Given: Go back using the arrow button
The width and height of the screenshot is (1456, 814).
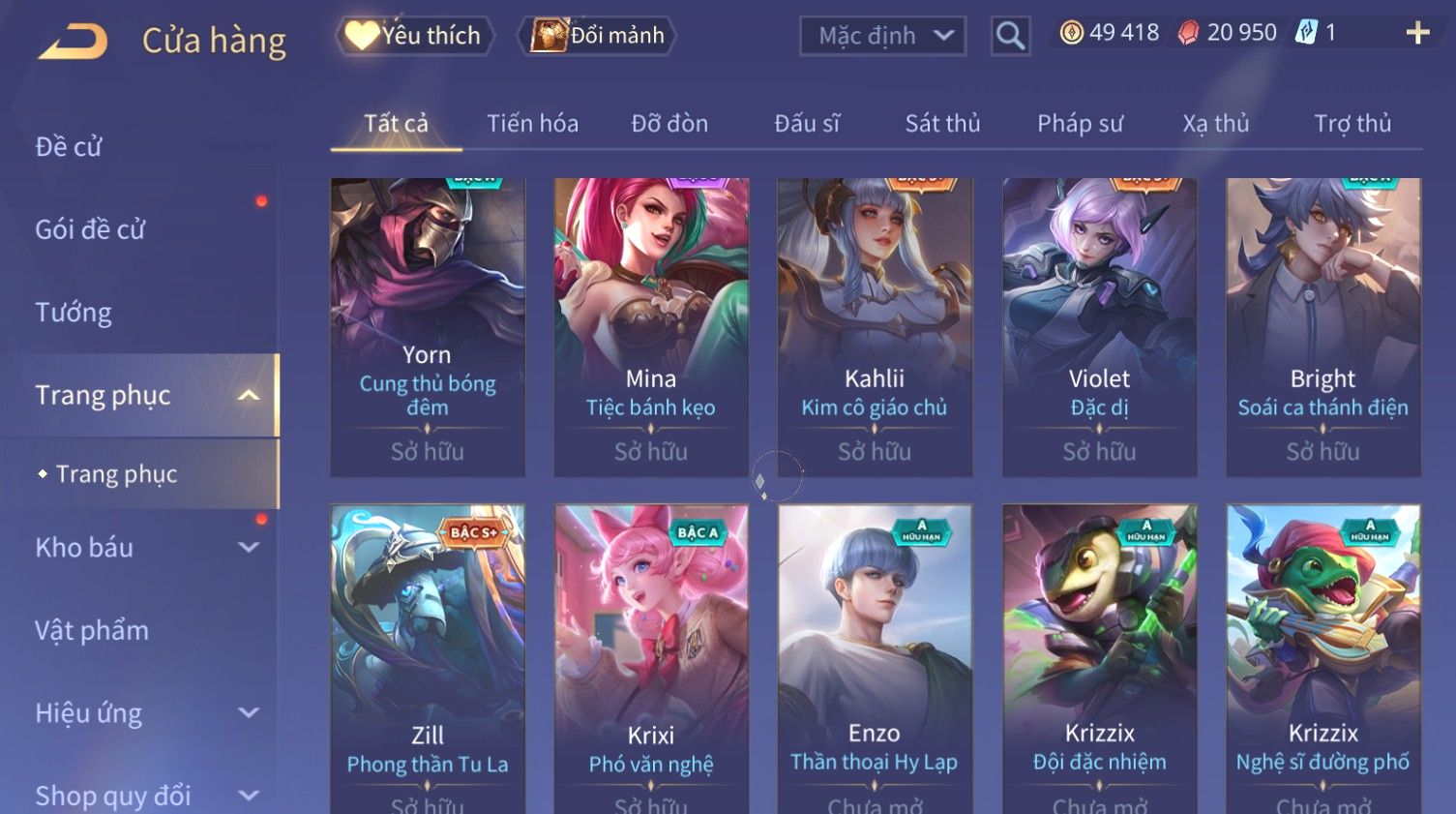Looking at the screenshot, I should coord(73,41).
